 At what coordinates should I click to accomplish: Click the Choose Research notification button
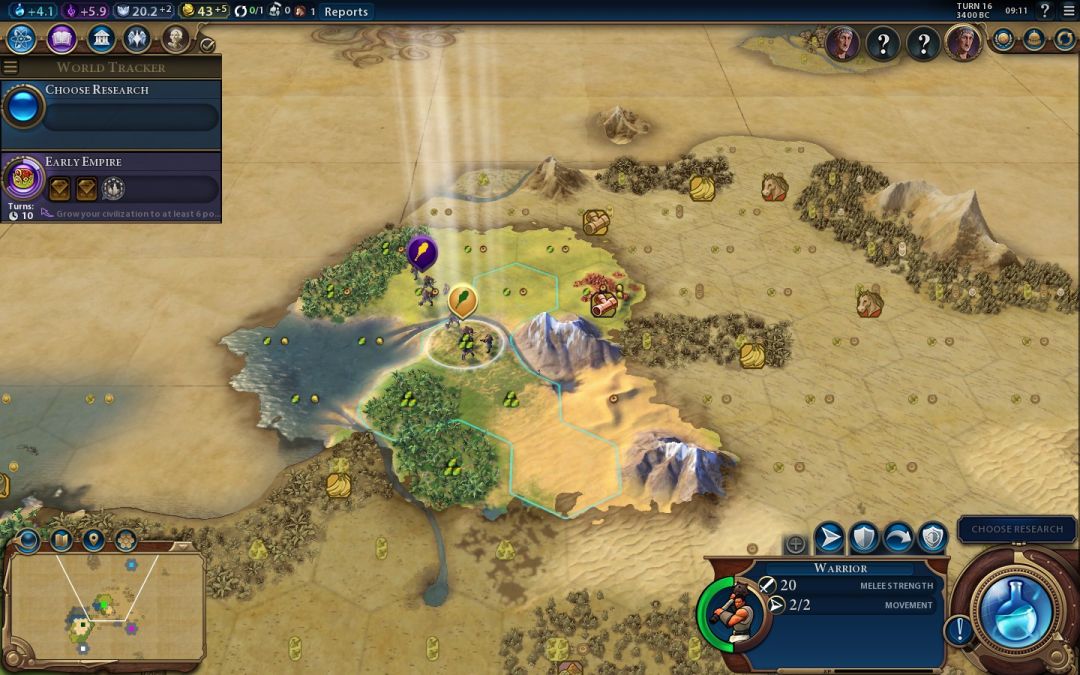click(1017, 529)
